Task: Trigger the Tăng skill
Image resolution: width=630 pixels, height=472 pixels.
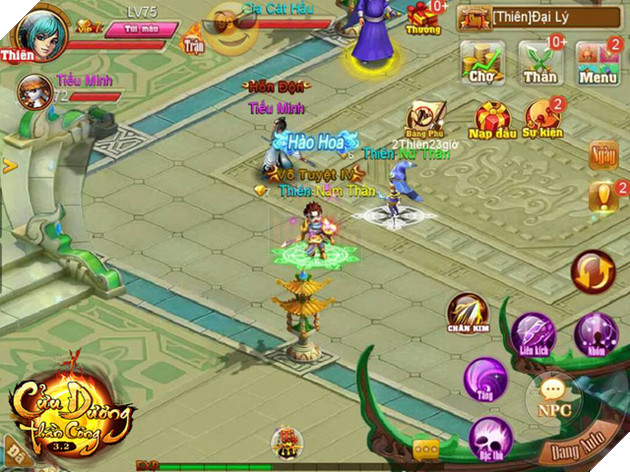Action: pos(486,378)
